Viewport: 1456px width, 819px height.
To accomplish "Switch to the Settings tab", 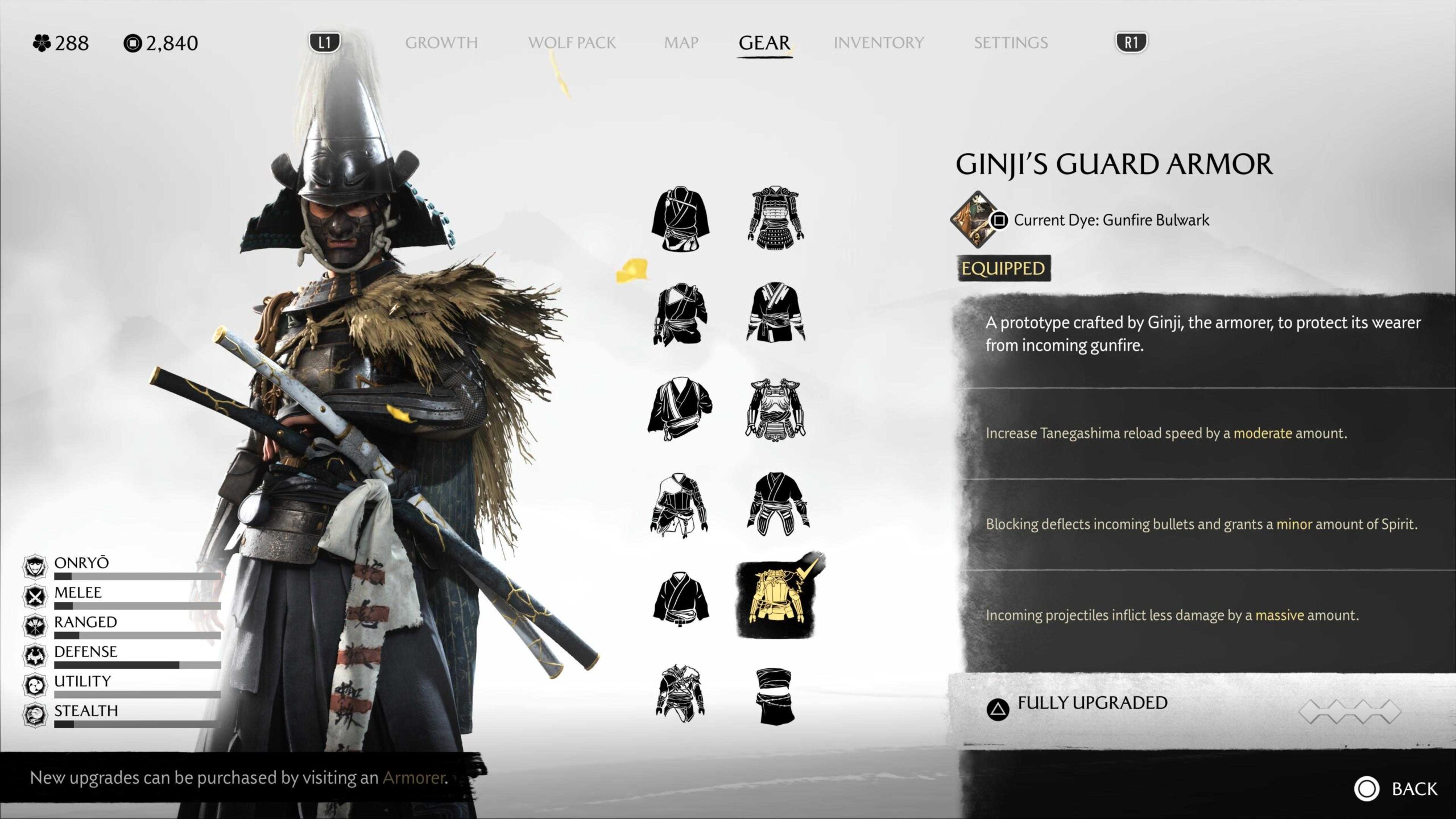I will pos(1011,43).
